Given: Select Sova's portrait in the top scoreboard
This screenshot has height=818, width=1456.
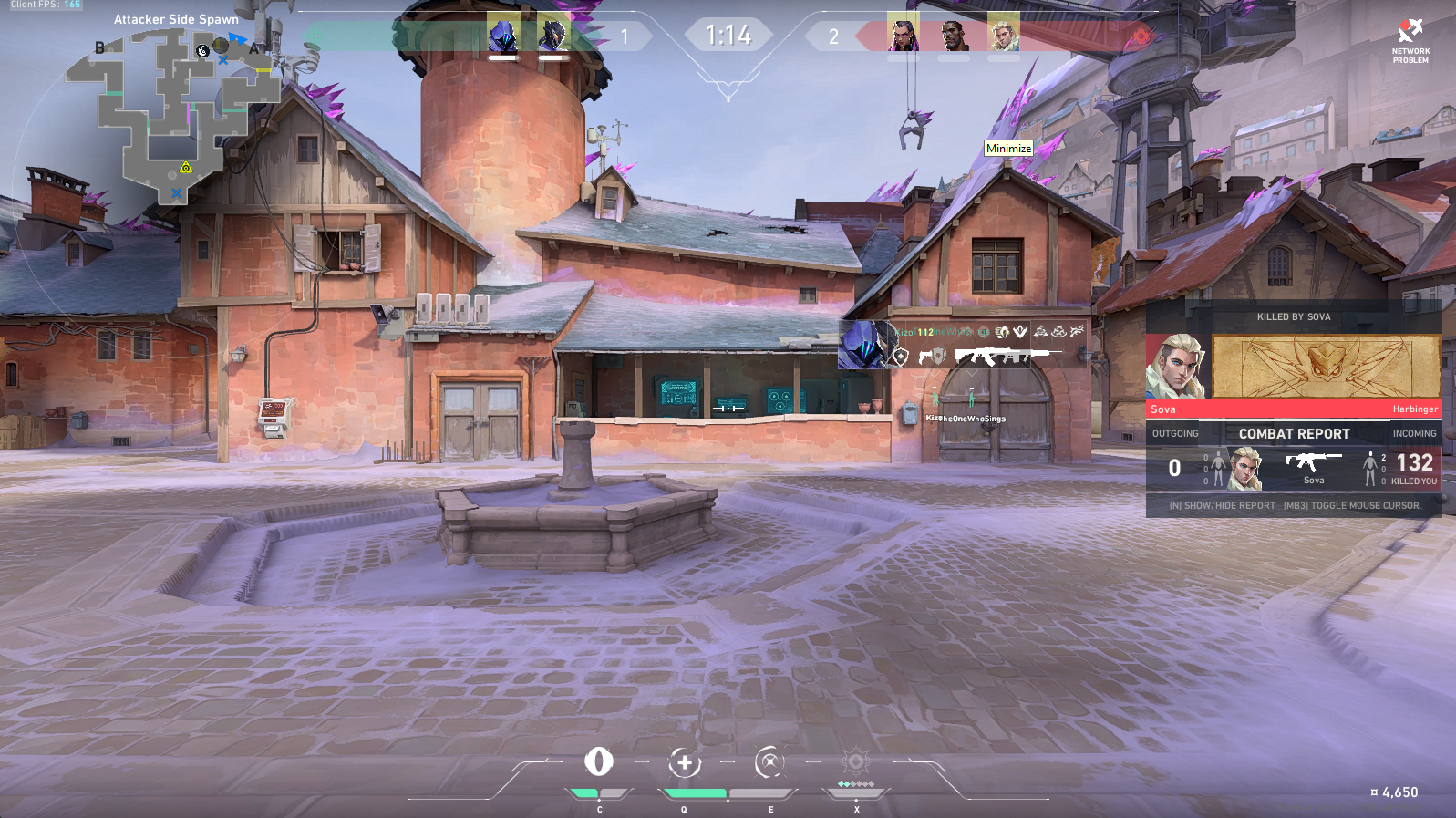Looking at the screenshot, I should (x=1003, y=36).
